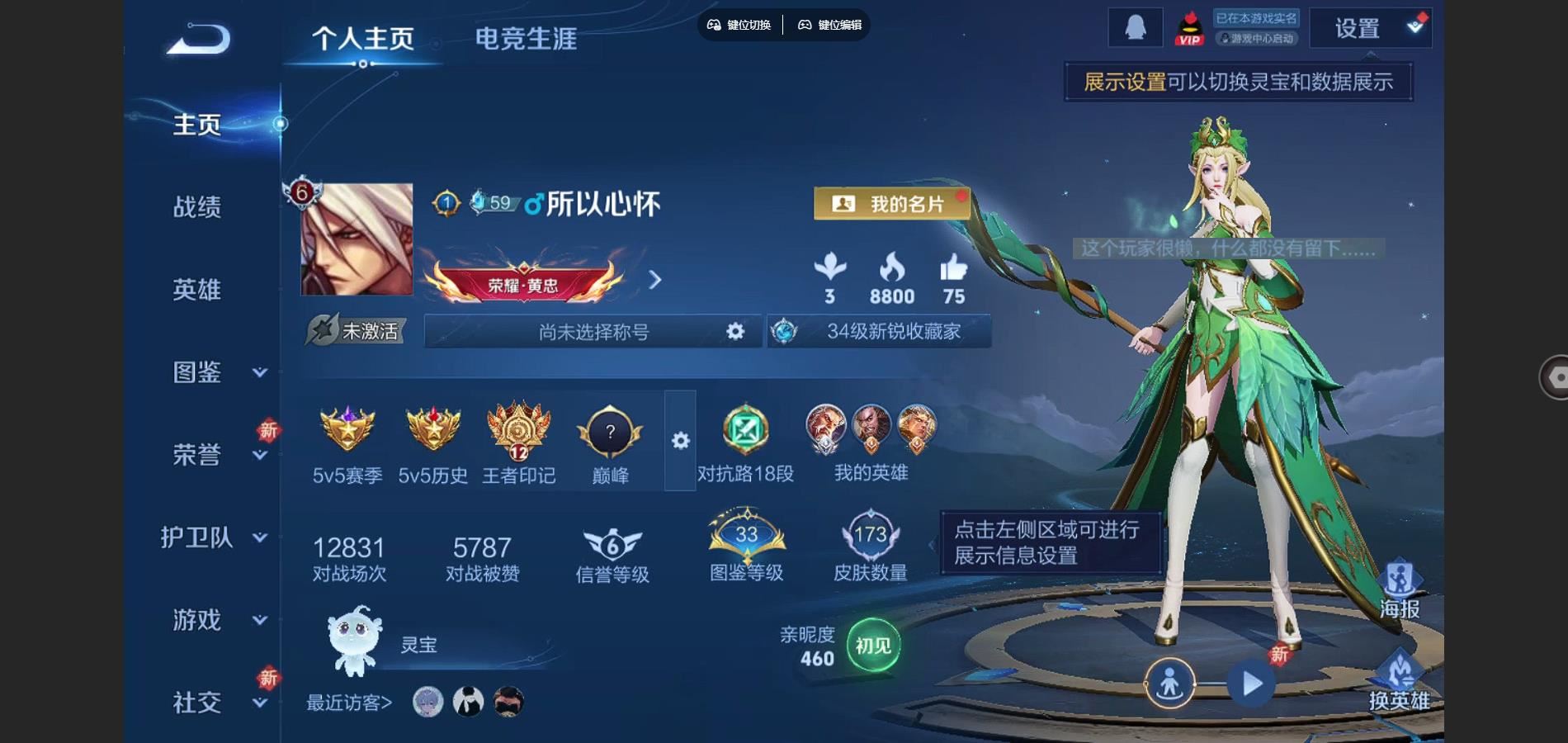Play the hero showcase animation

[1251, 684]
